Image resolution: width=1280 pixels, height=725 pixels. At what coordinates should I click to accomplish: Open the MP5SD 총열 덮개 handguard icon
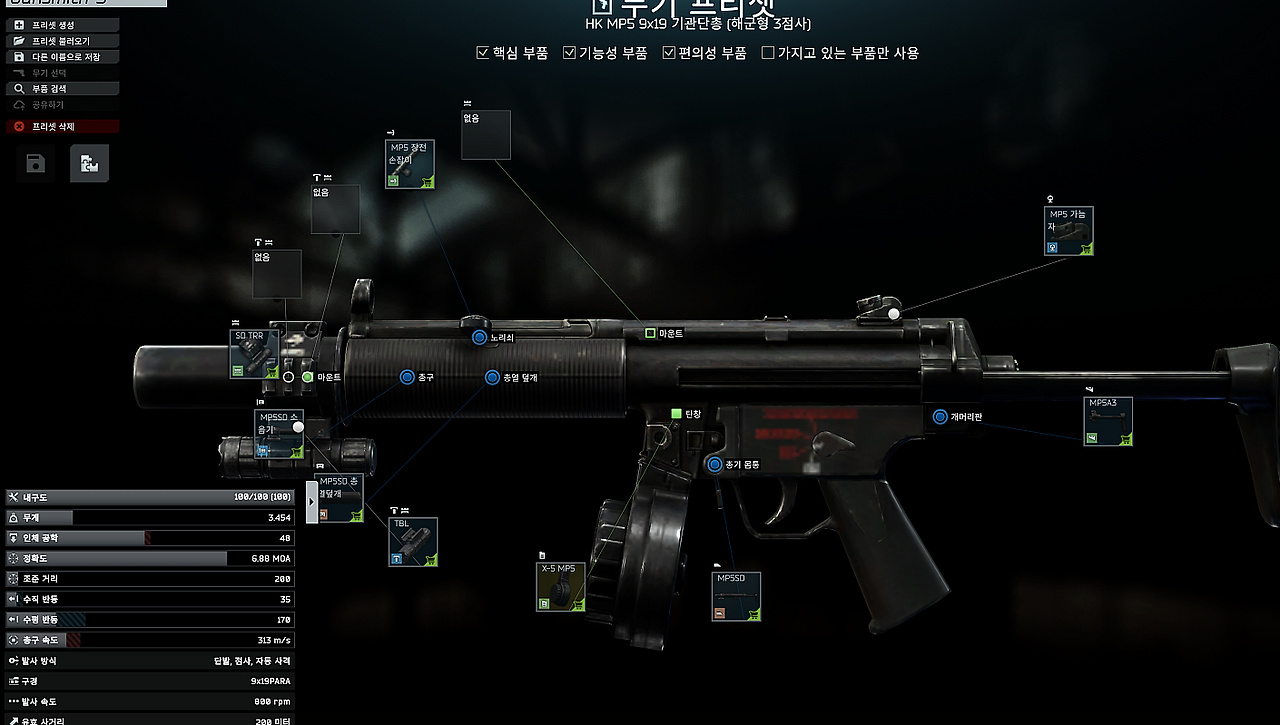340,497
